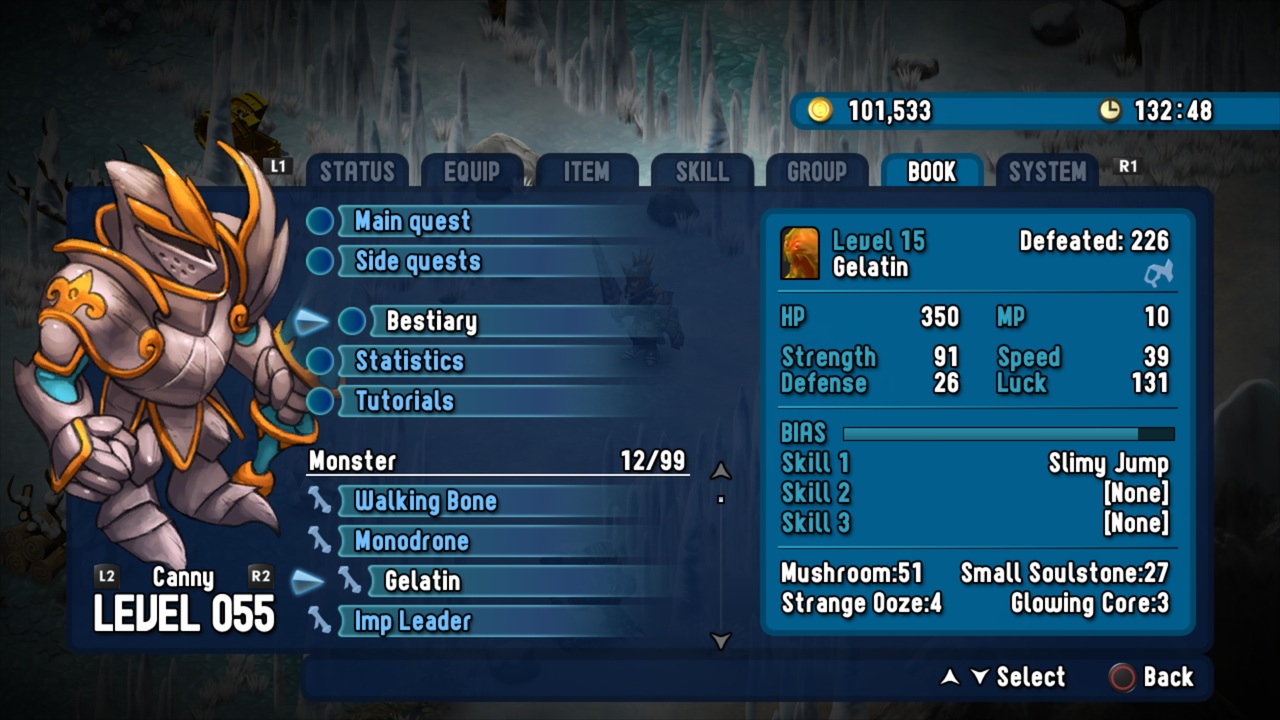The height and width of the screenshot is (720, 1280).
Task: Select the ITEM tab
Action: point(586,172)
